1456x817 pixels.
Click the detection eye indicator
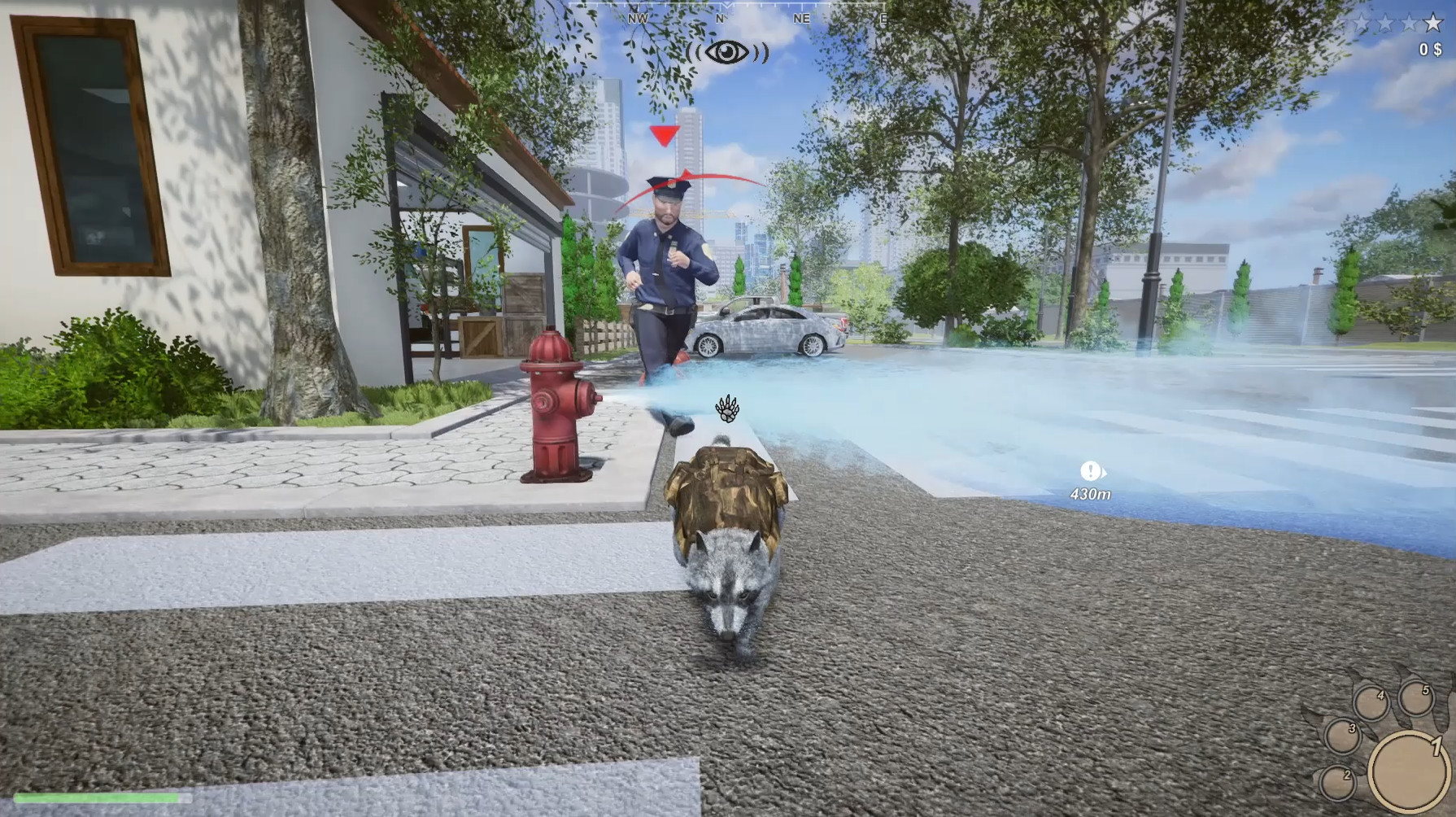click(x=726, y=53)
